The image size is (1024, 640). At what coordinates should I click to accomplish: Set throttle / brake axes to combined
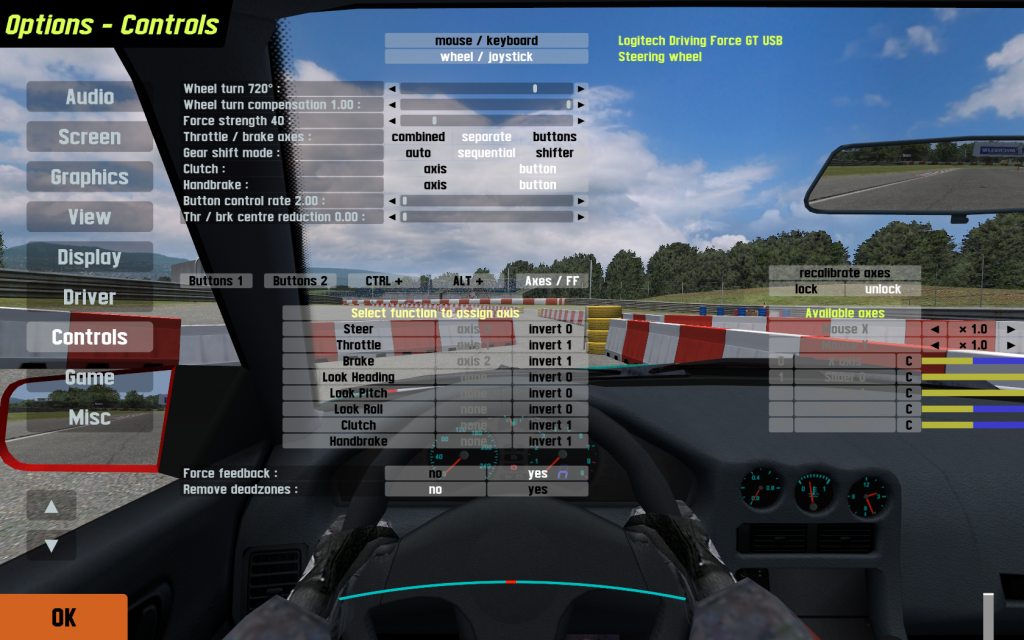(418, 137)
